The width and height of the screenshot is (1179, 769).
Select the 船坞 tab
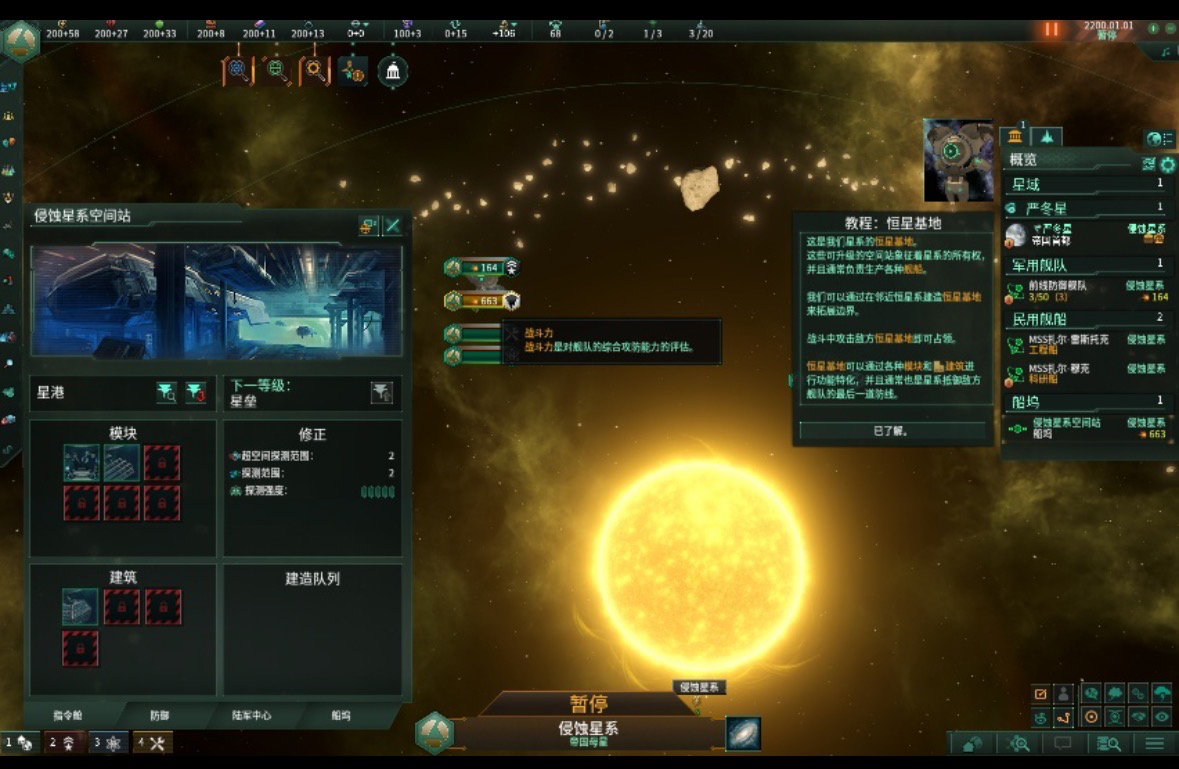[x=341, y=716]
